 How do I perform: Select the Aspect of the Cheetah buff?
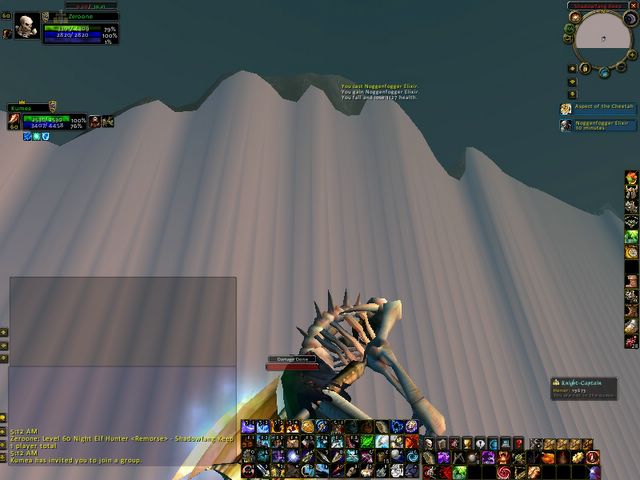pyautogui.click(x=596, y=107)
